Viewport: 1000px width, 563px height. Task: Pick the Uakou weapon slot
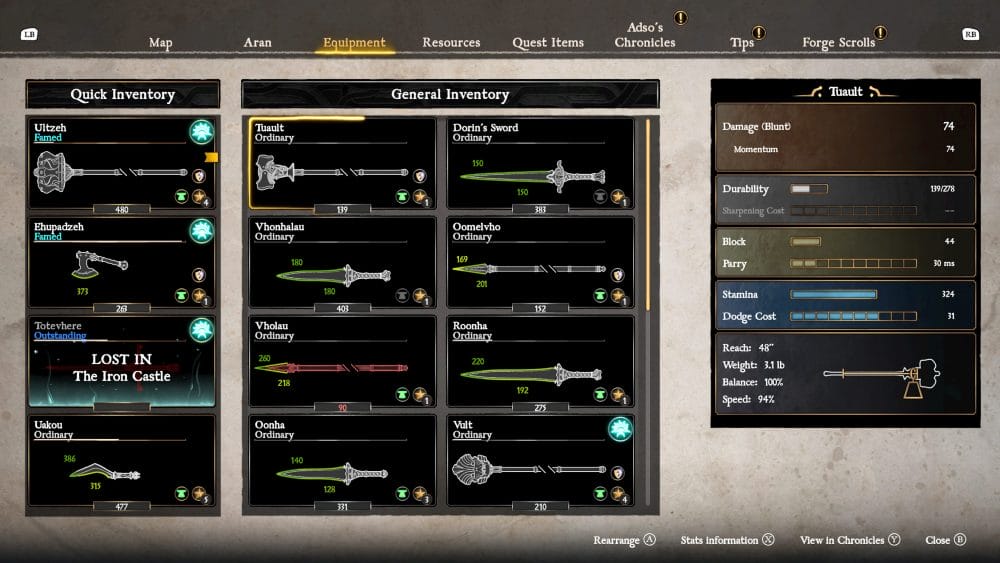point(123,464)
